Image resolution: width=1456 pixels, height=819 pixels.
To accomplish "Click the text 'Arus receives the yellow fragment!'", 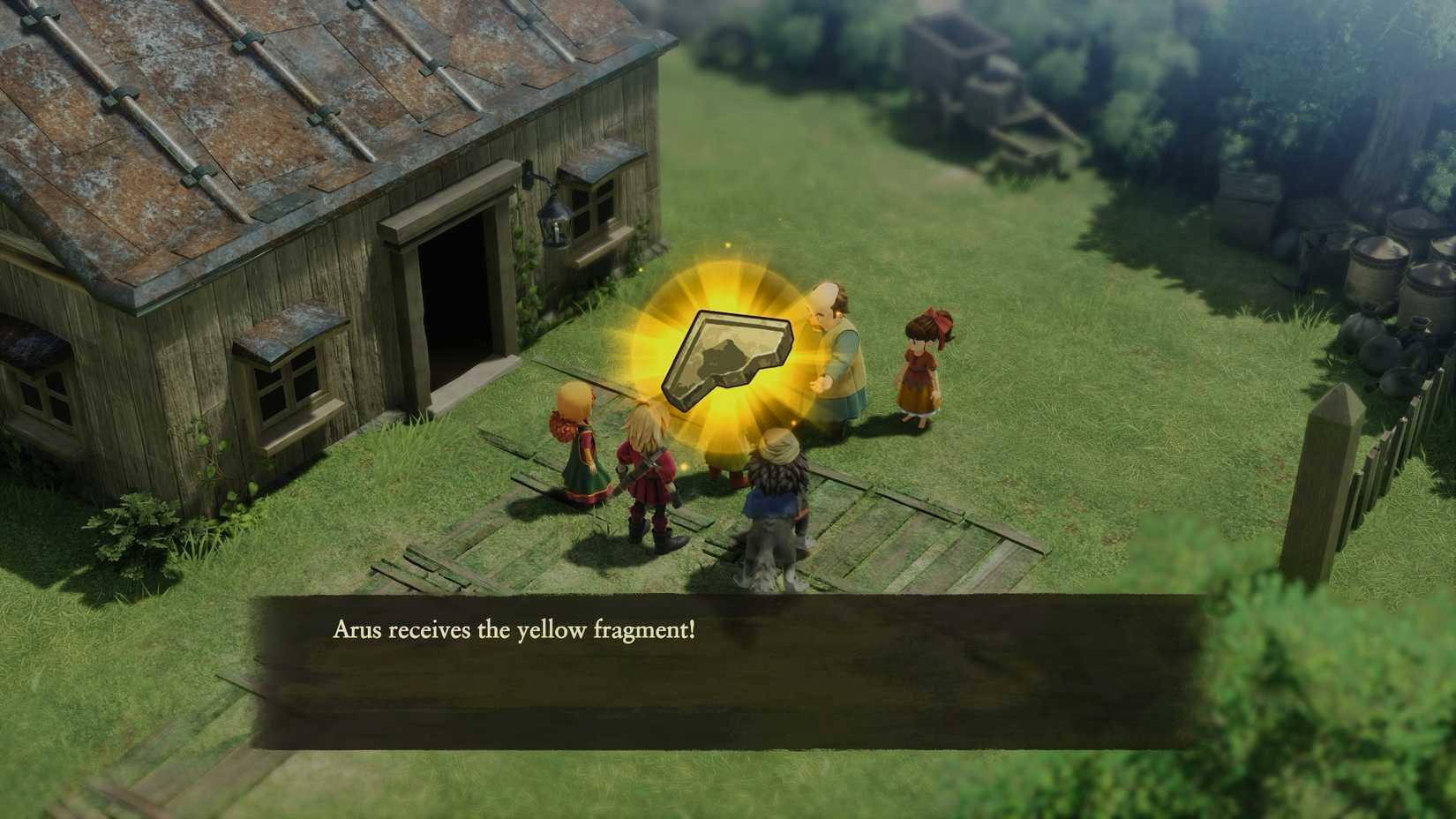I will click(516, 631).
